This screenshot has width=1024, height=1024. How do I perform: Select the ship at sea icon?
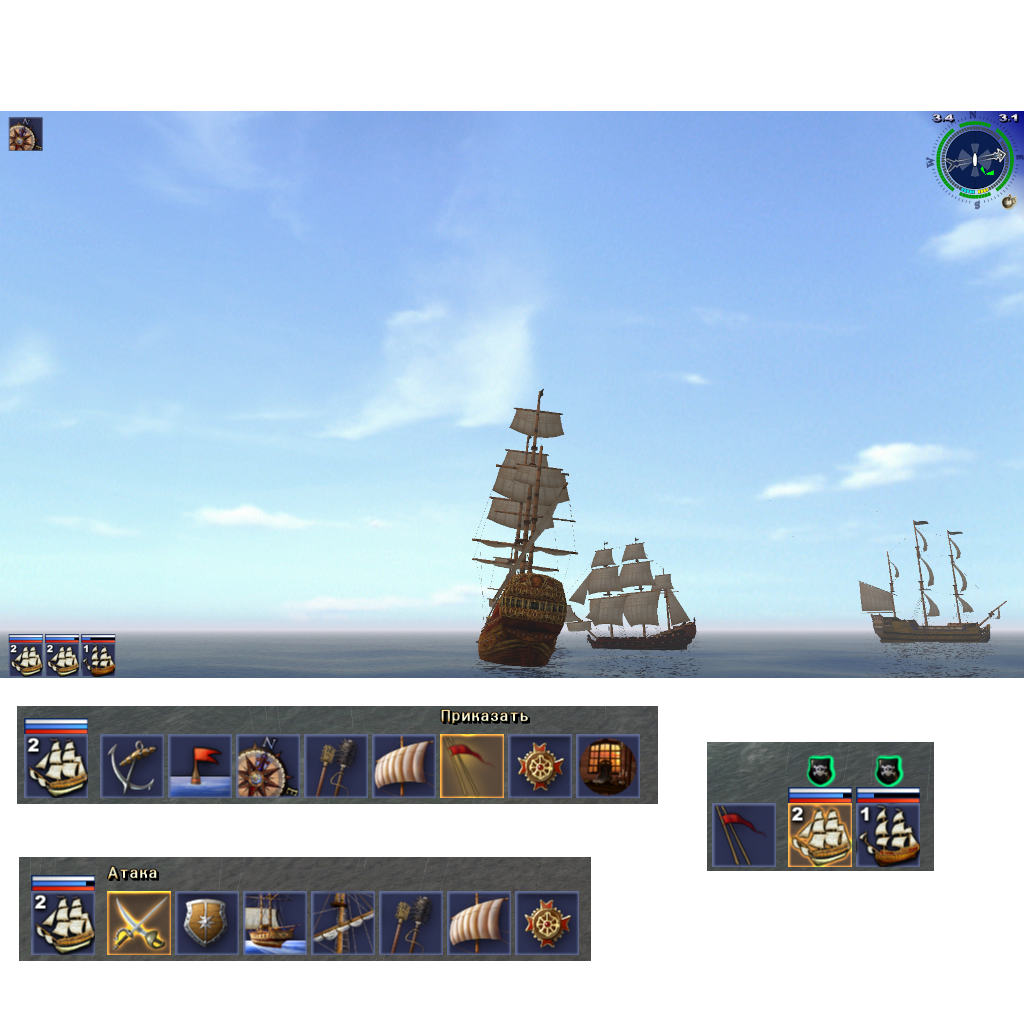[x=275, y=923]
